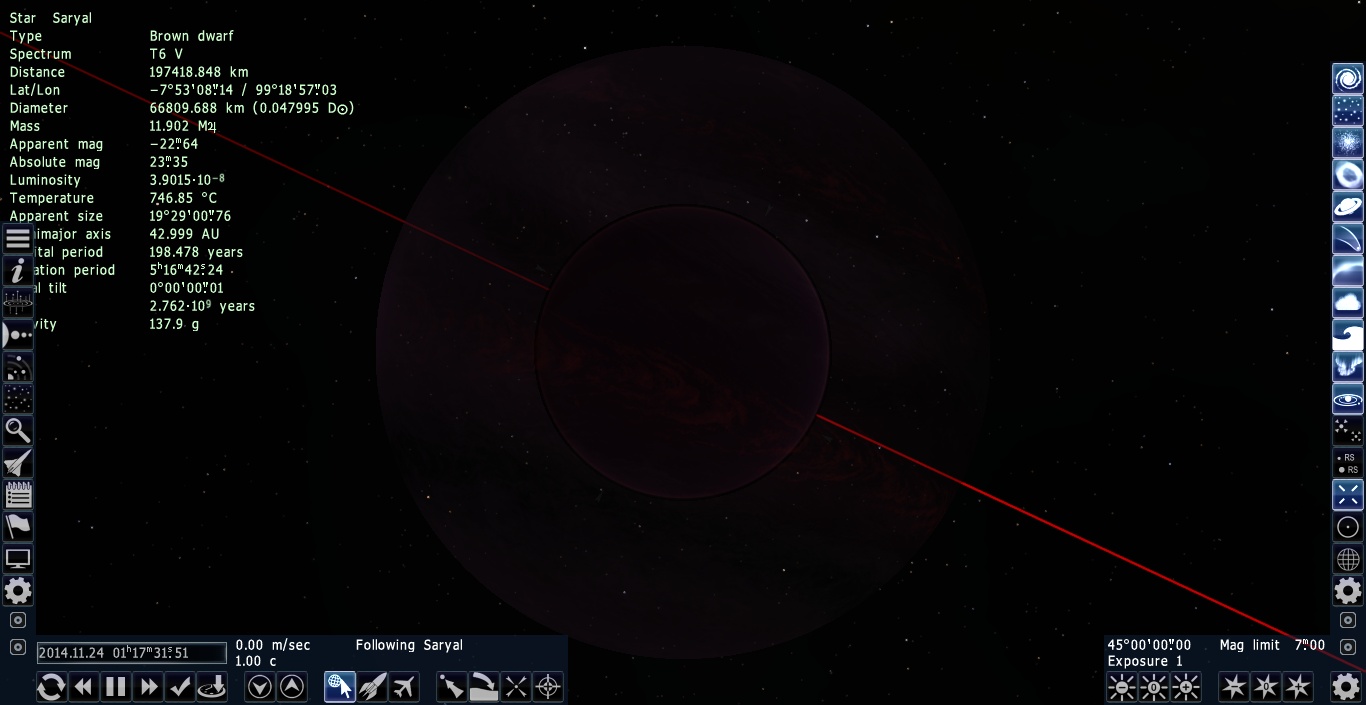Open the display monitor settings icon
Viewport: 1366px width, 705px height.
tap(18, 559)
